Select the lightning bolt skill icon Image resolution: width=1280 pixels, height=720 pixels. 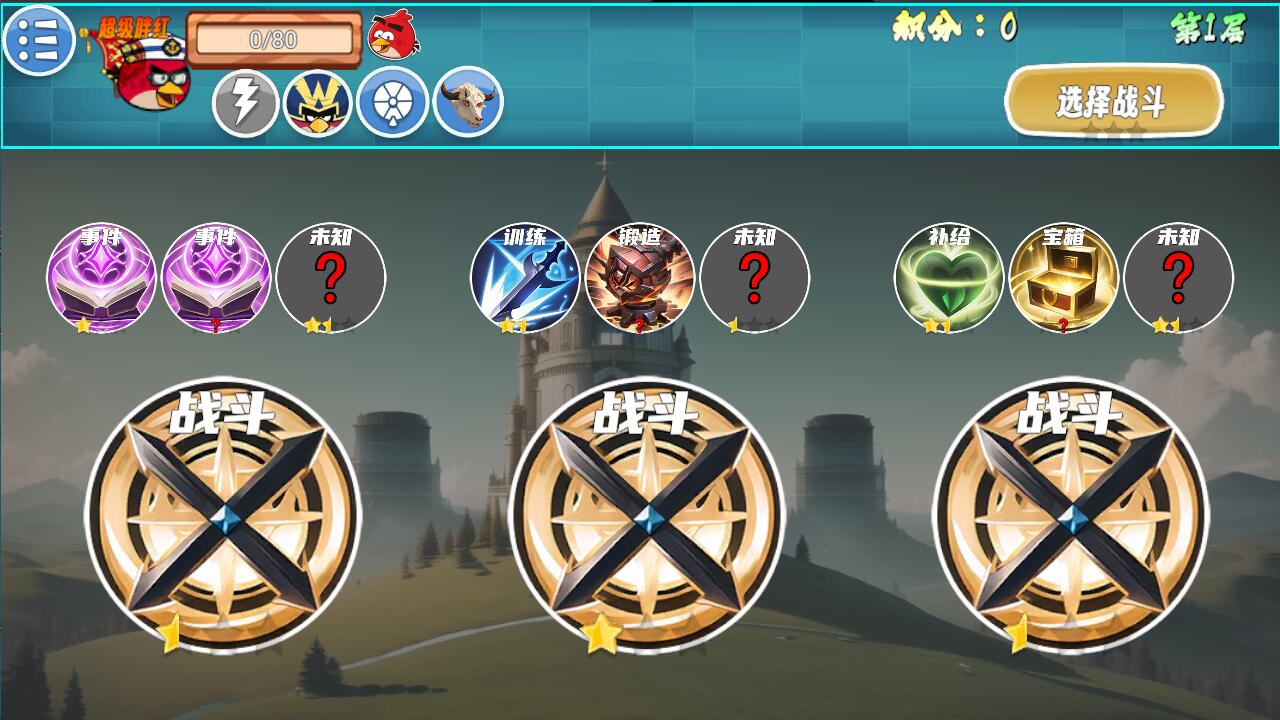(x=245, y=102)
